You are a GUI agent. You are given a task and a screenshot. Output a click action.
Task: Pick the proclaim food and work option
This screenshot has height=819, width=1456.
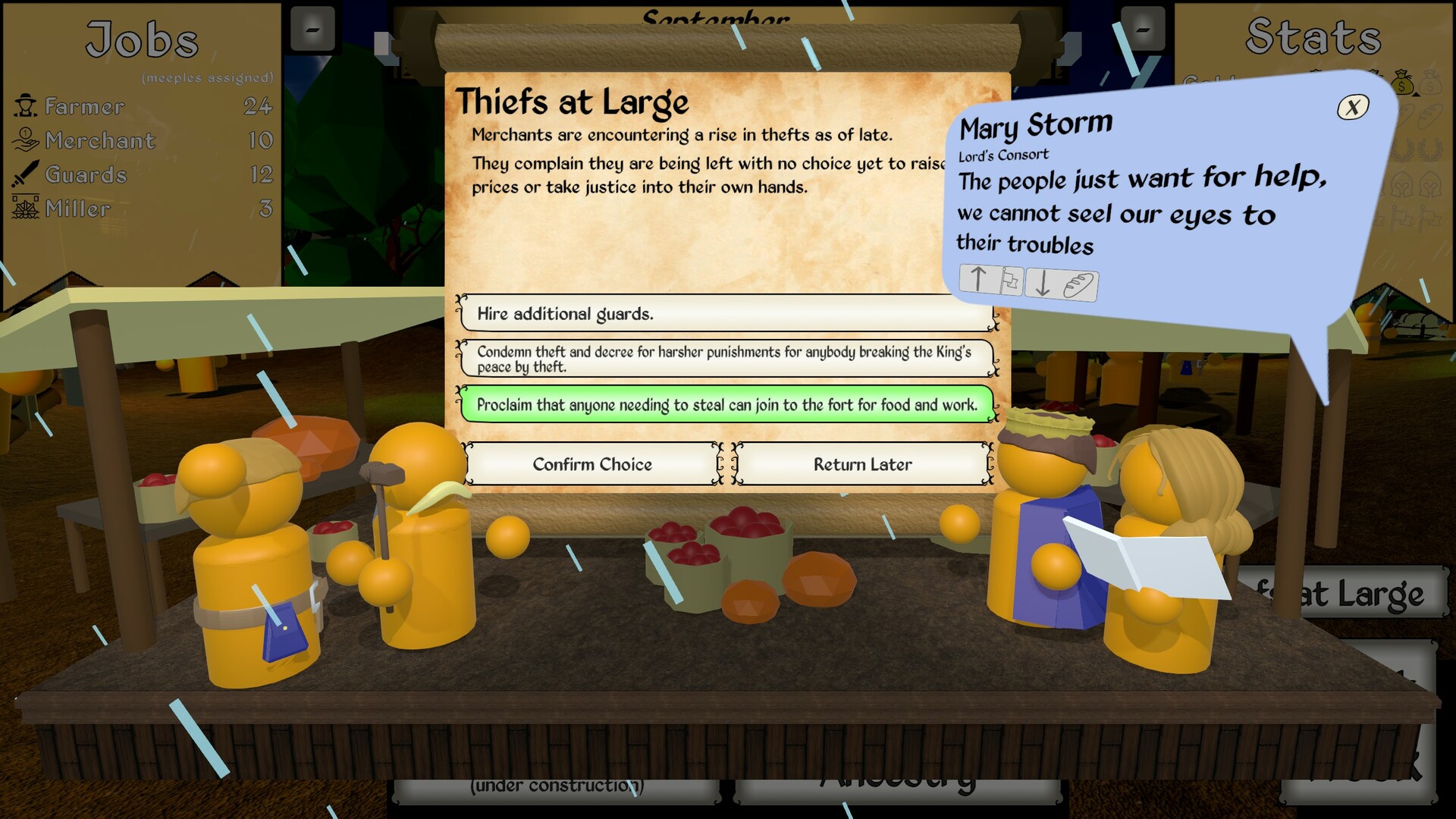click(x=726, y=405)
